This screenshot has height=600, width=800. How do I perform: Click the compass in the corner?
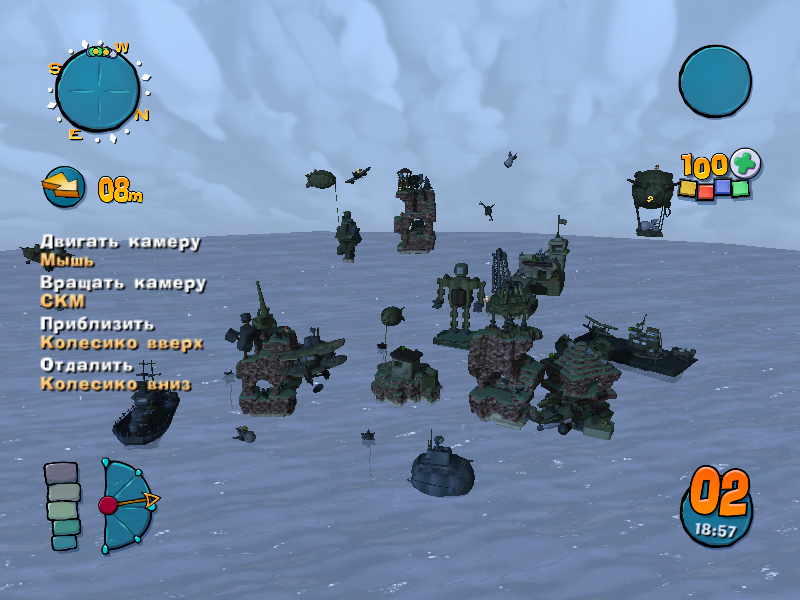click(x=97, y=90)
